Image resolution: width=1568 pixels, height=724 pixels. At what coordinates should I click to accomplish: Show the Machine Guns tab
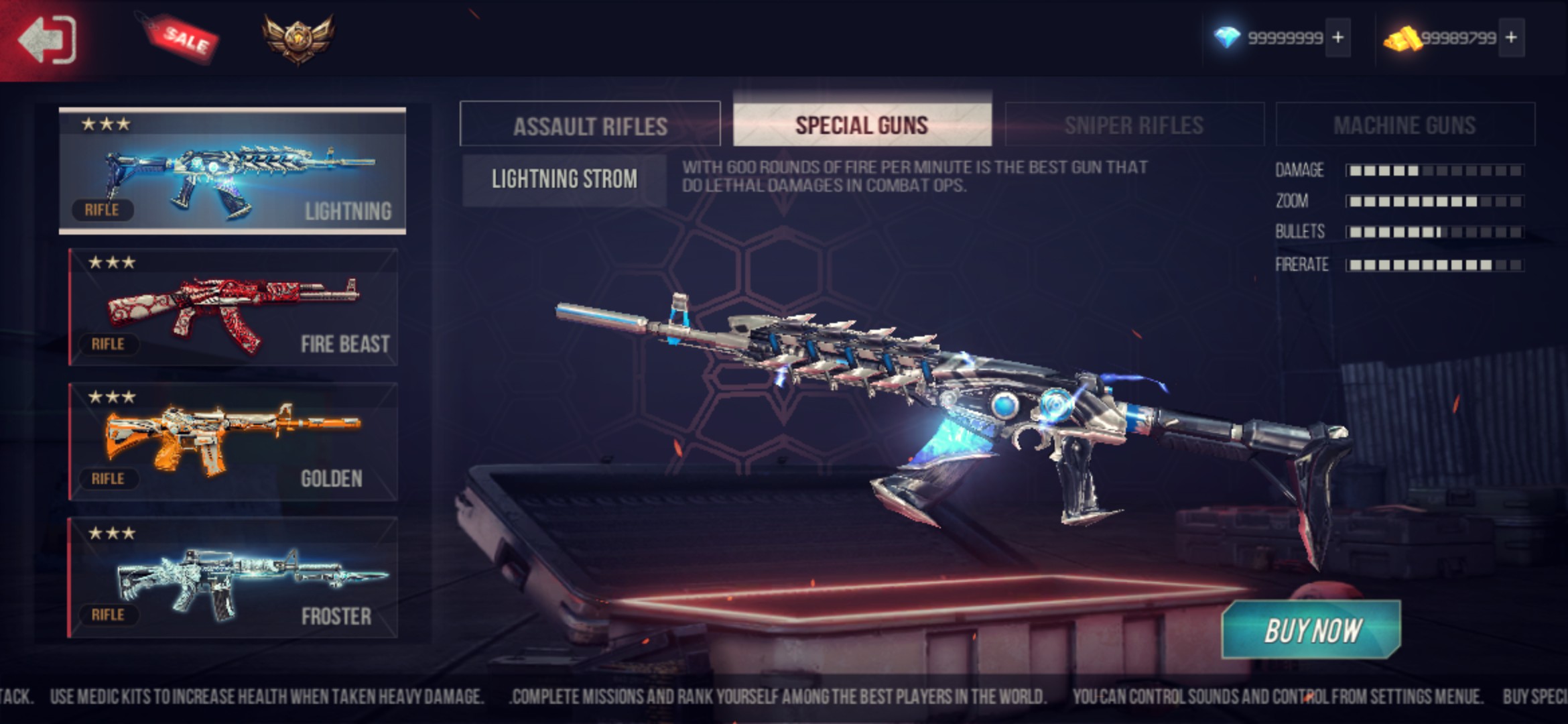(x=1404, y=125)
